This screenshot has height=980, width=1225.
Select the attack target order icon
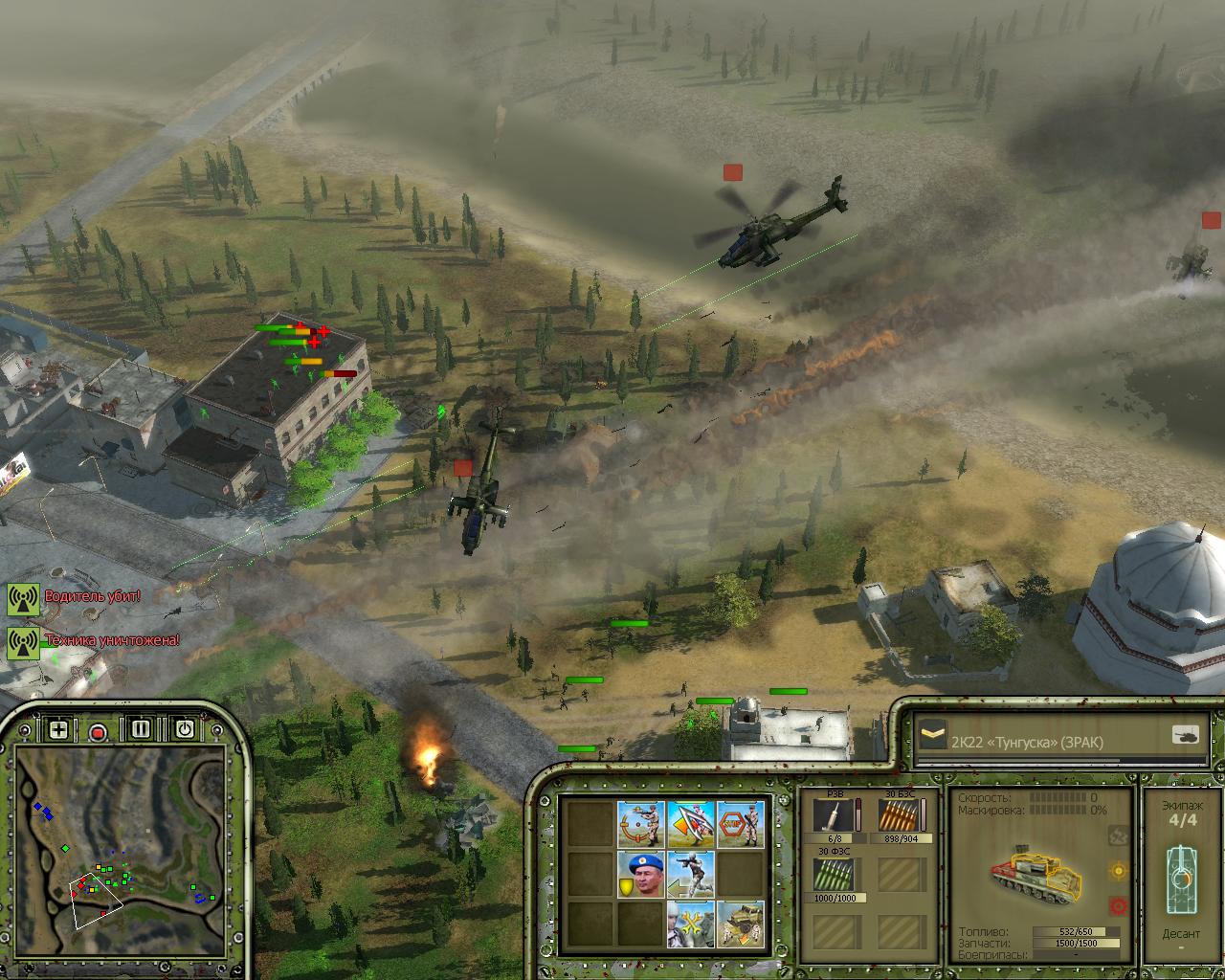pos(640,823)
